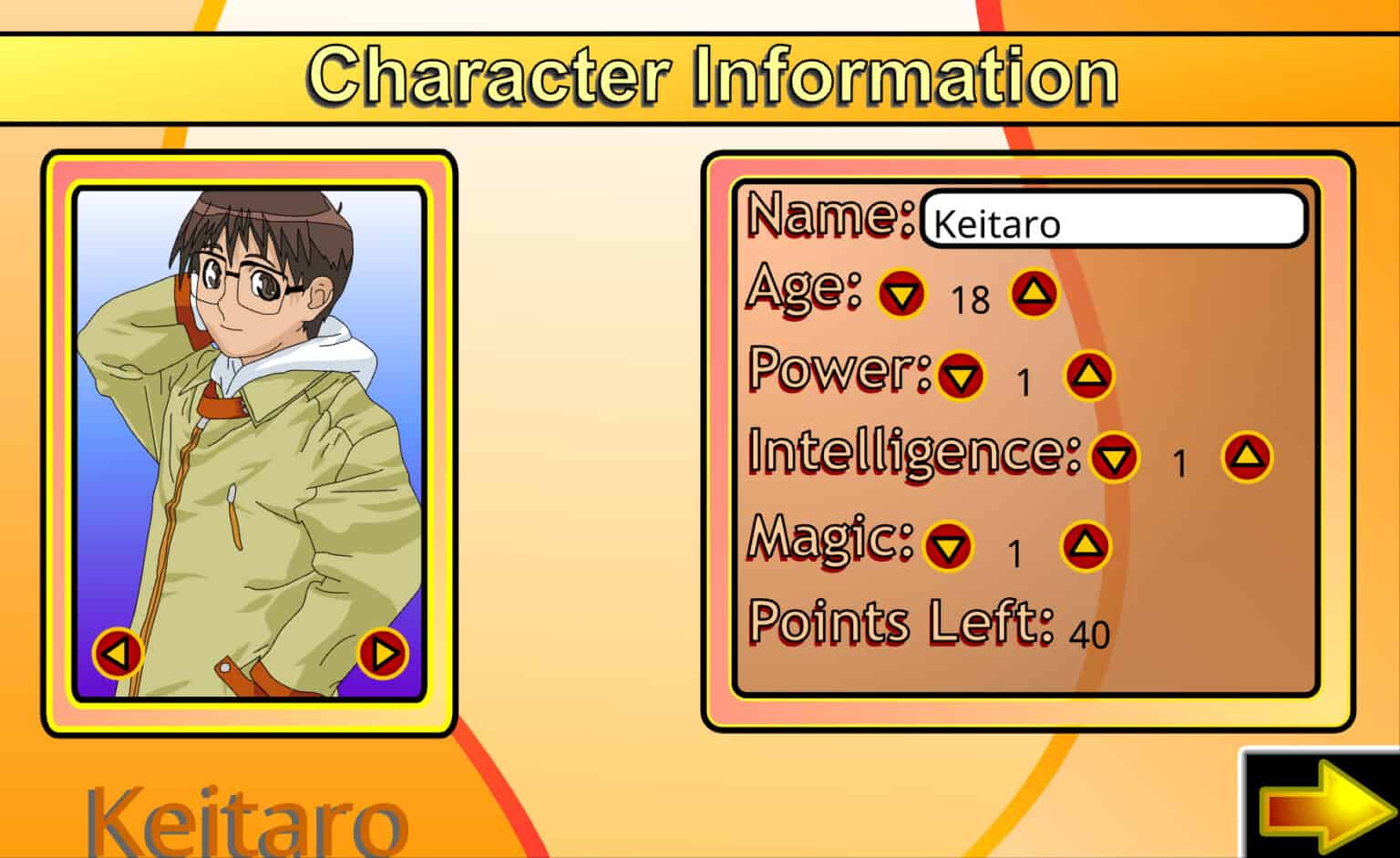
Task: Decrease the Magic stat
Action: pos(948,547)
